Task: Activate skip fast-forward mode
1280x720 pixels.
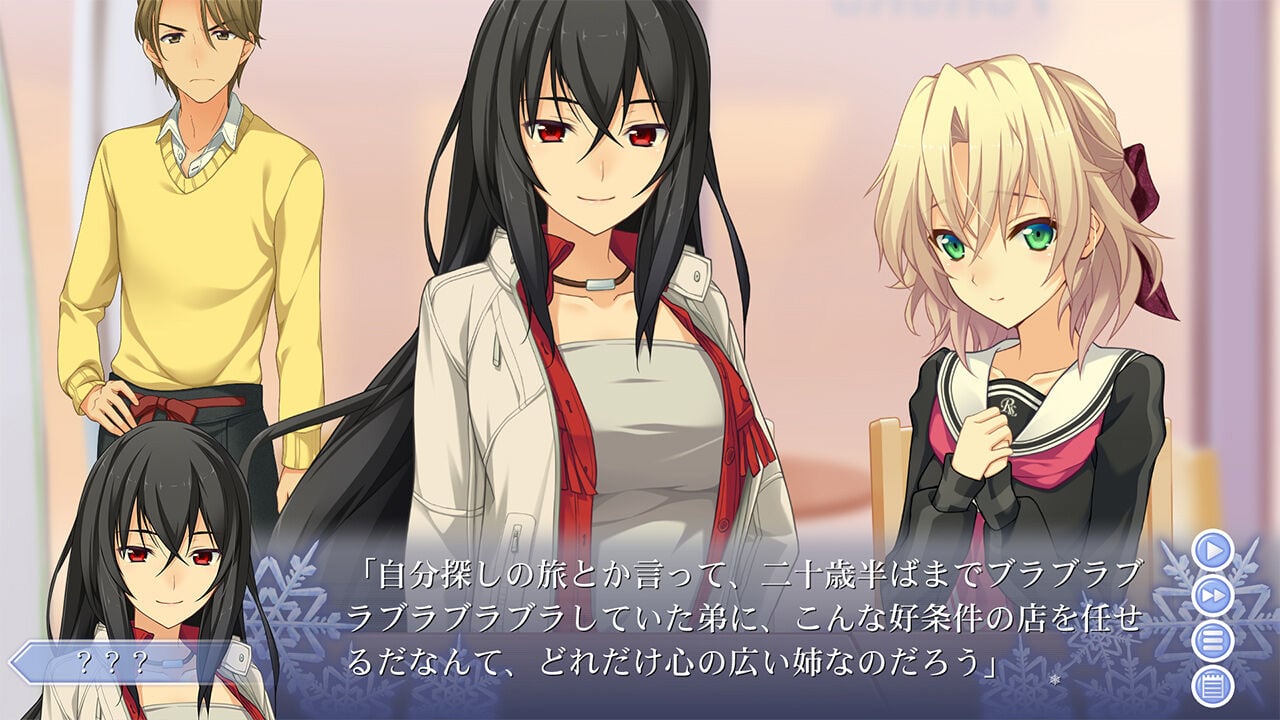Action: [1211, 594]
